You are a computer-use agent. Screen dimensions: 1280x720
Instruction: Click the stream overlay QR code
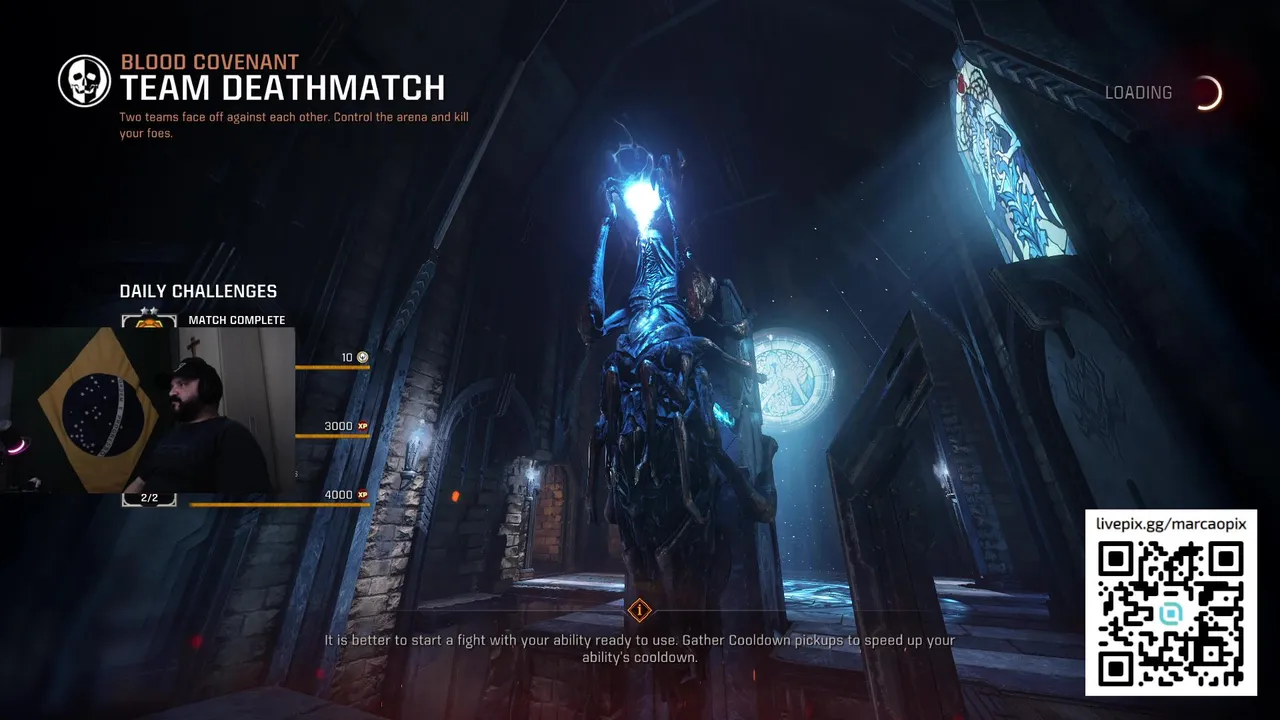(1170, 613)
